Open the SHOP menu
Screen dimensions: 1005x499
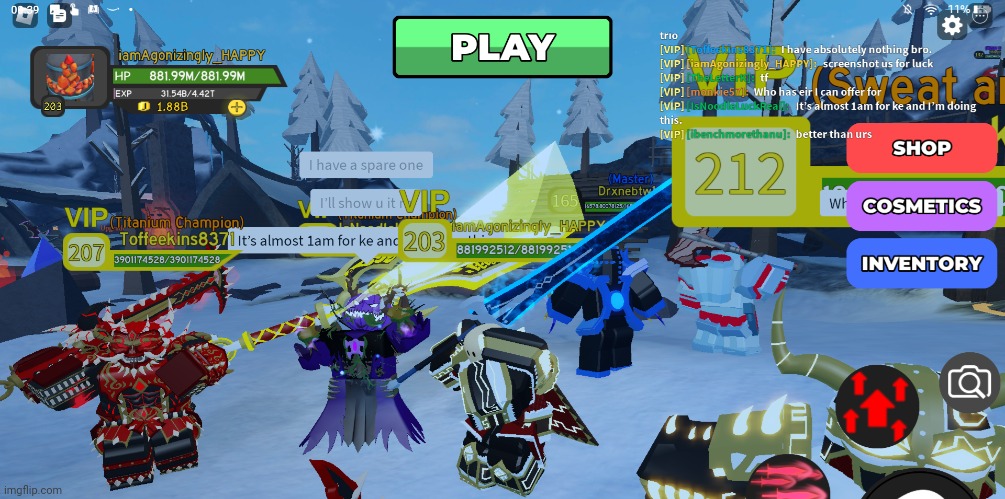(921, 148)
